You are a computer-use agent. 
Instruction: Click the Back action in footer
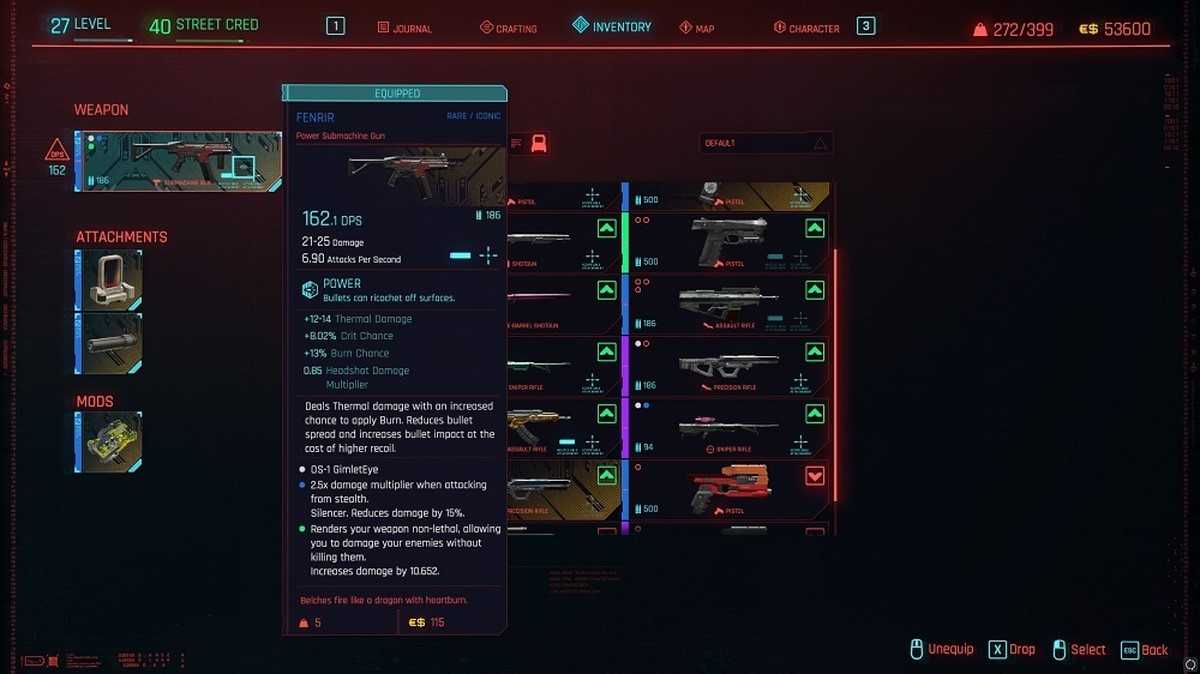(1144, 650)
